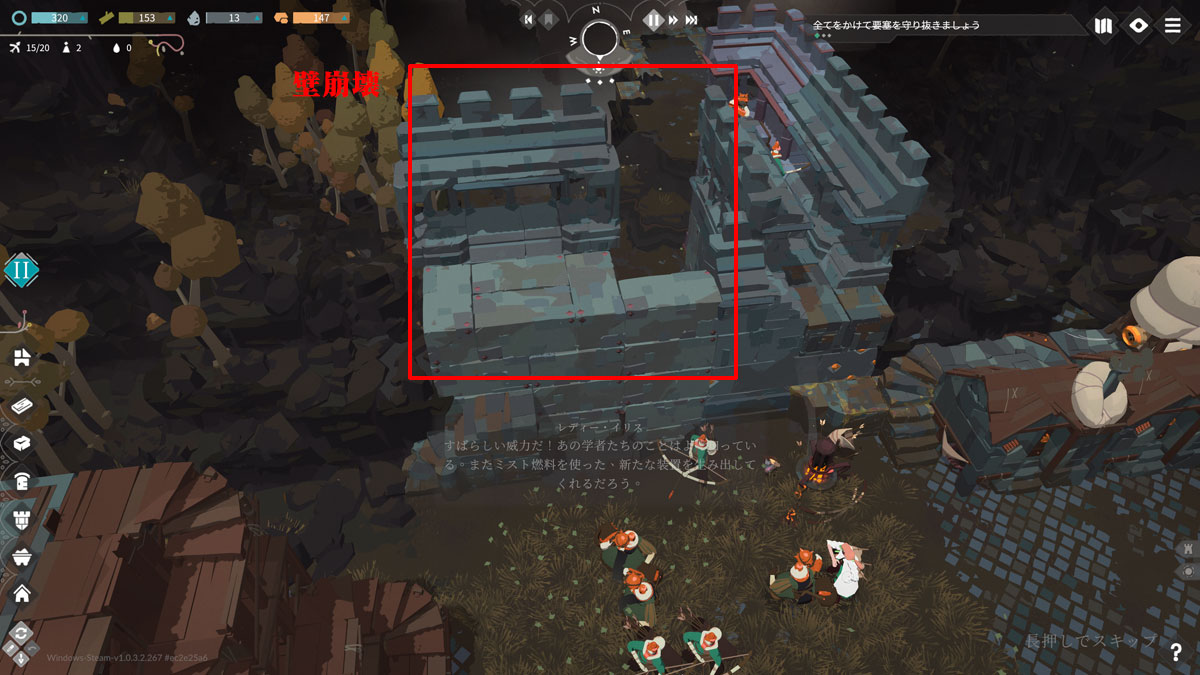The width and height of the screenshot is (1200, 675).
Task: Open the mine cart resources category
Action: pyautogui.click(x=21, y=556)
